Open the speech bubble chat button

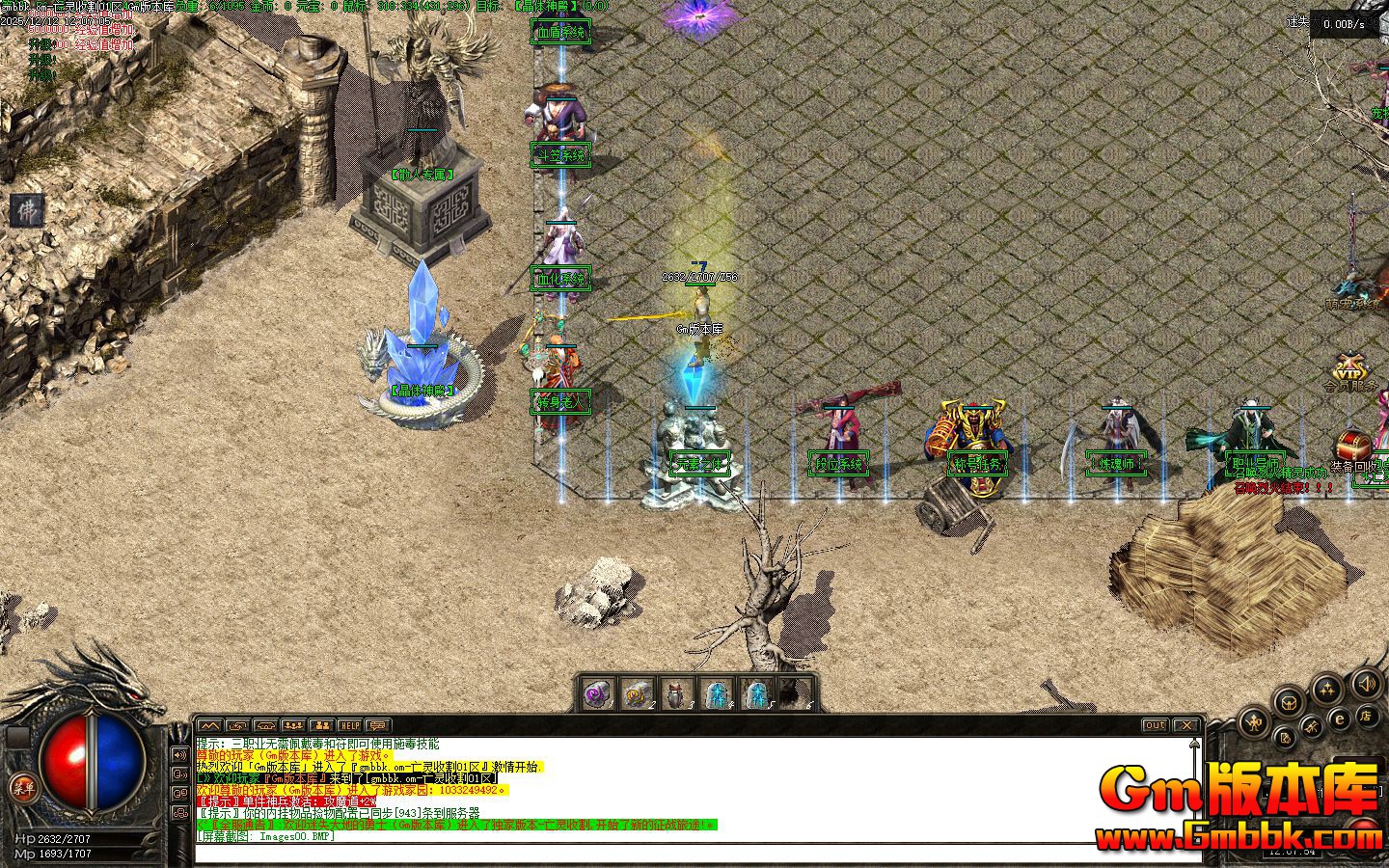tap(377, 725)
